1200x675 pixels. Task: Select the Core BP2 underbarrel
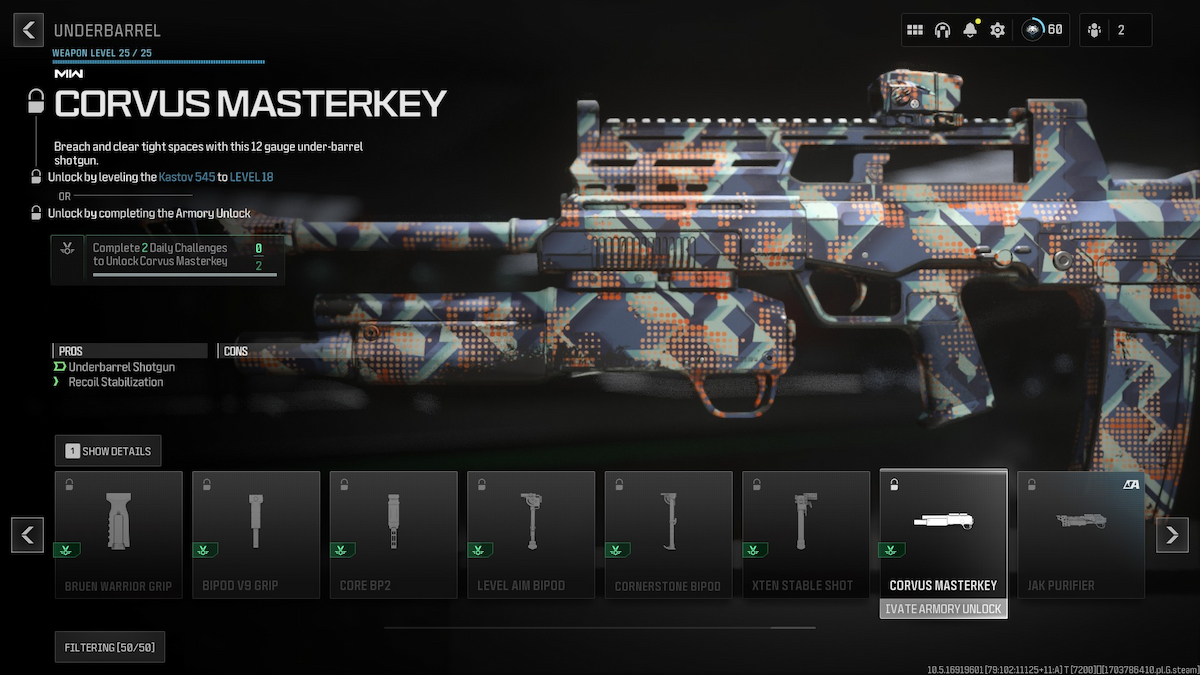pyautogui.click(x=394, y=535)
